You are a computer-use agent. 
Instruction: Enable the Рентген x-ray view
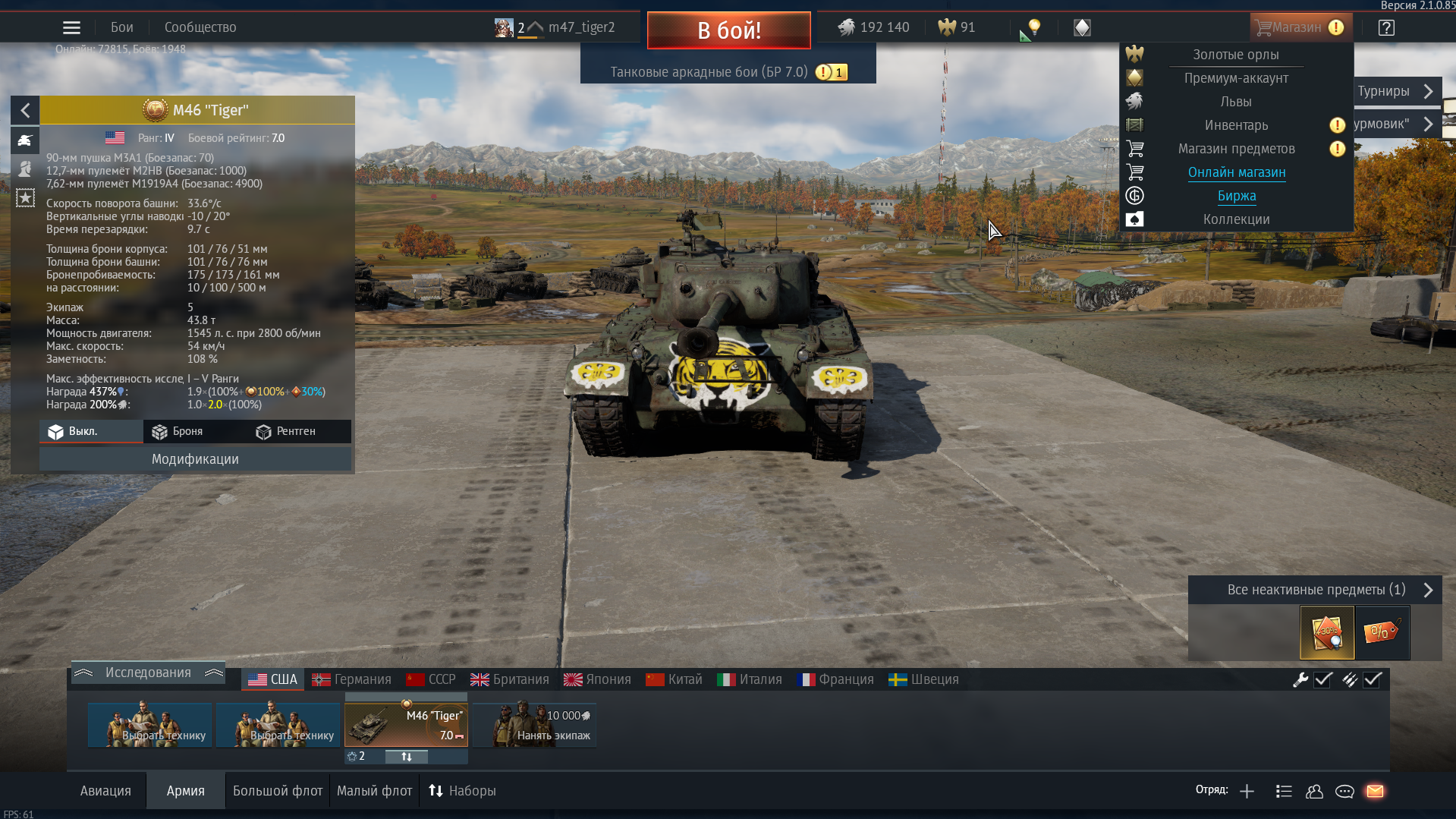[286, 431]
